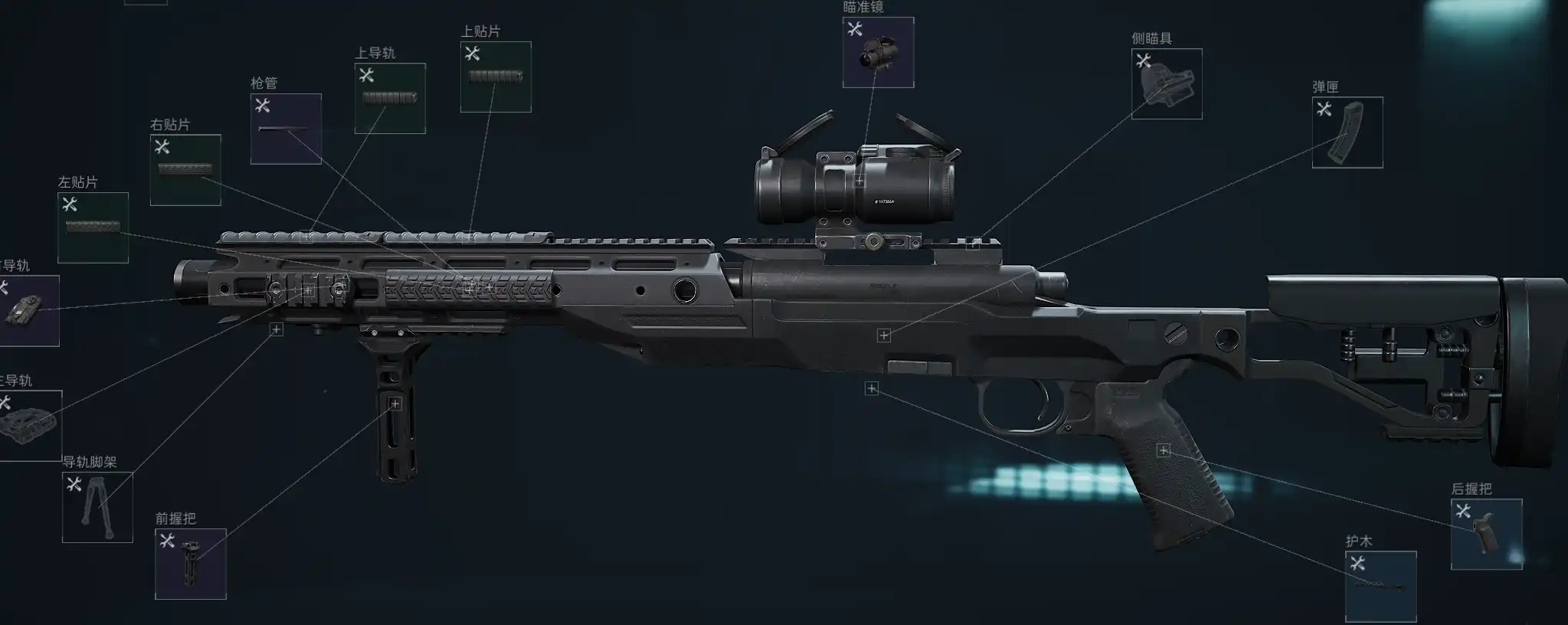Viewport: 1568px width, 625px height.
Task: Choose the 导轨脚架 rail bipod slot
Action: point(97,507)
